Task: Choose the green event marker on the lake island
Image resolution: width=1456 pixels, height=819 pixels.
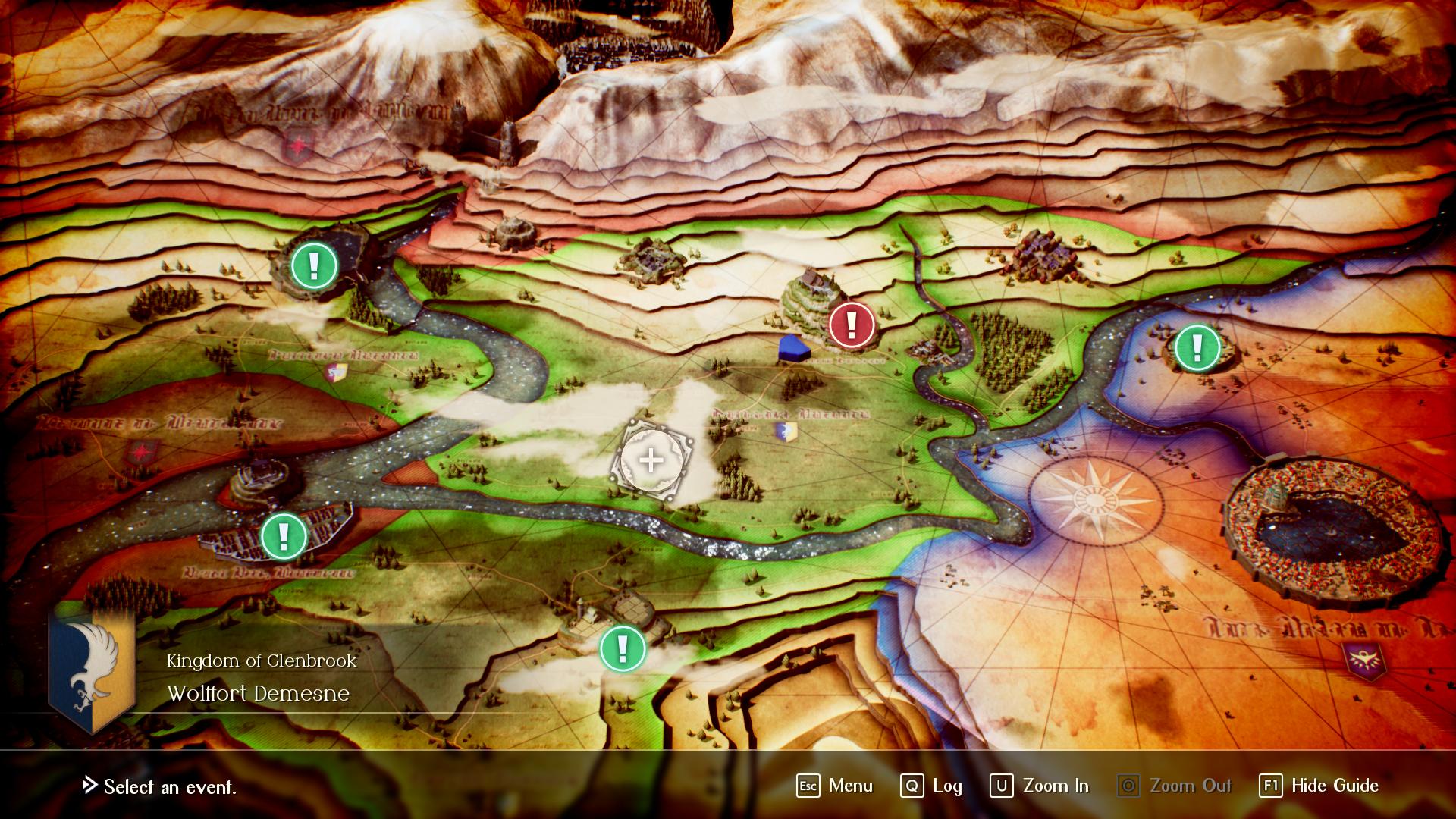Action: pos(1197,348)
